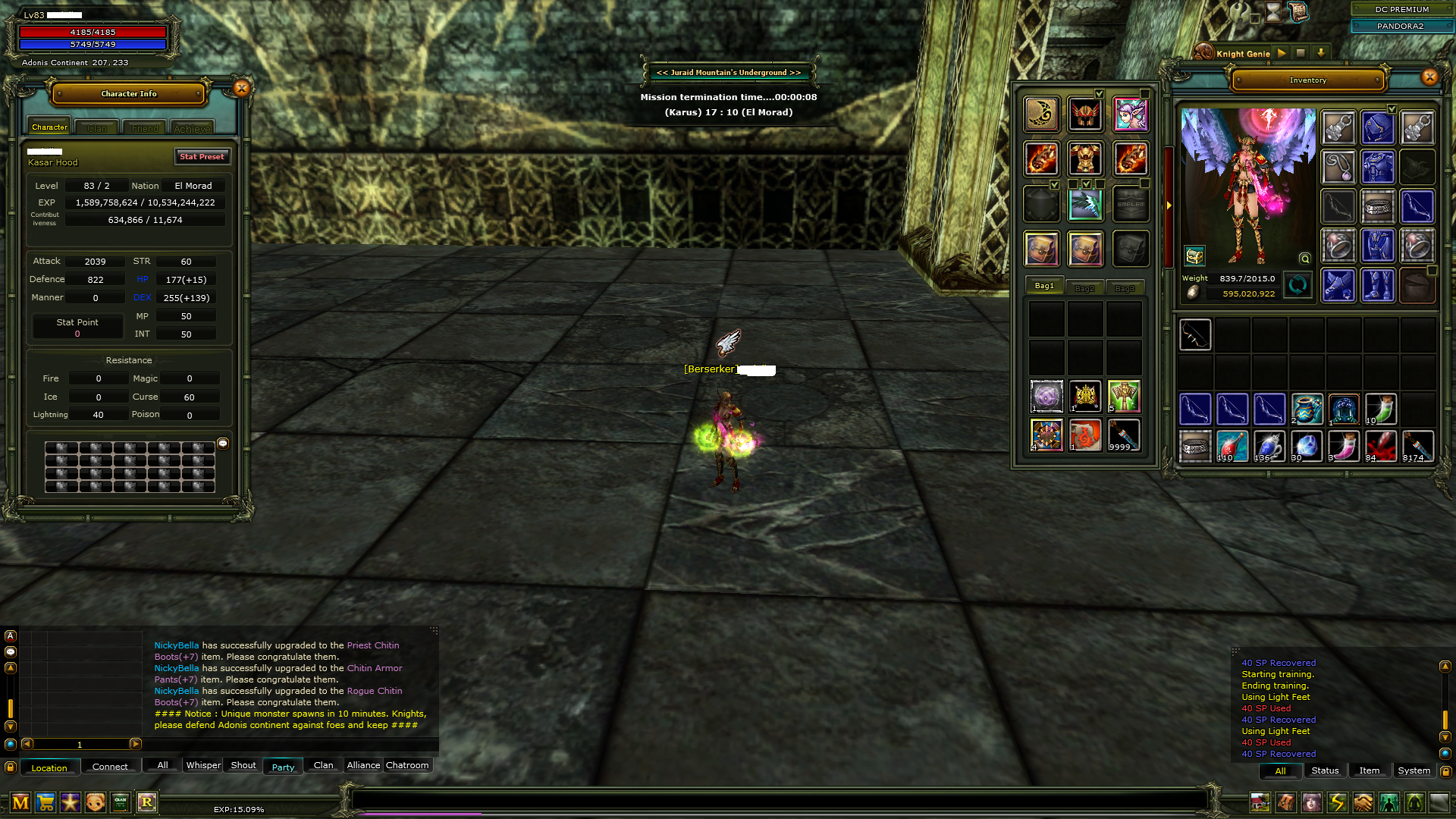Open the Achieve tab

pos(192,128)
